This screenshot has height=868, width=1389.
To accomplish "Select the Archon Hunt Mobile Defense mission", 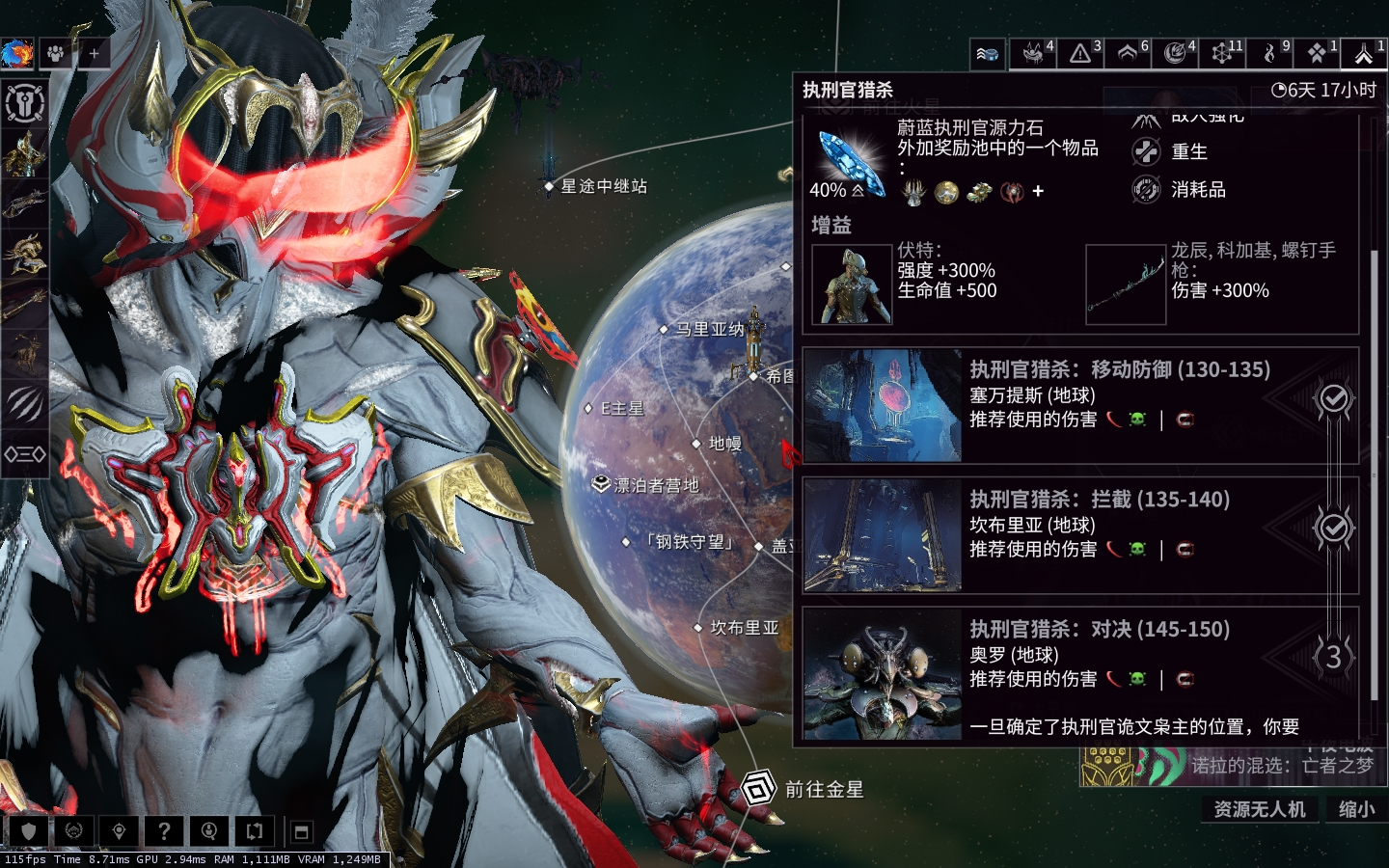I will [x=1080, y=405].
